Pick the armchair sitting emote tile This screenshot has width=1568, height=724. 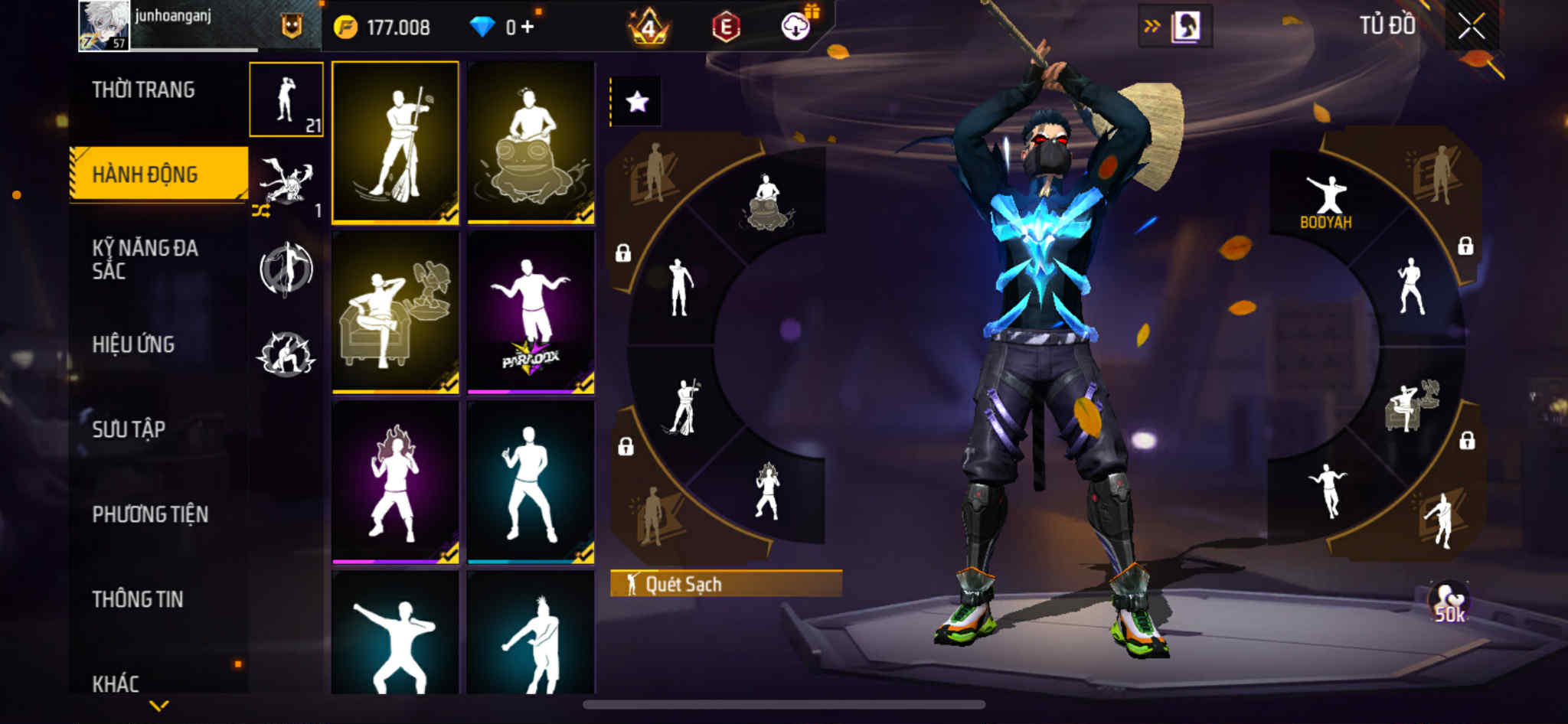(x=395, y=312)
